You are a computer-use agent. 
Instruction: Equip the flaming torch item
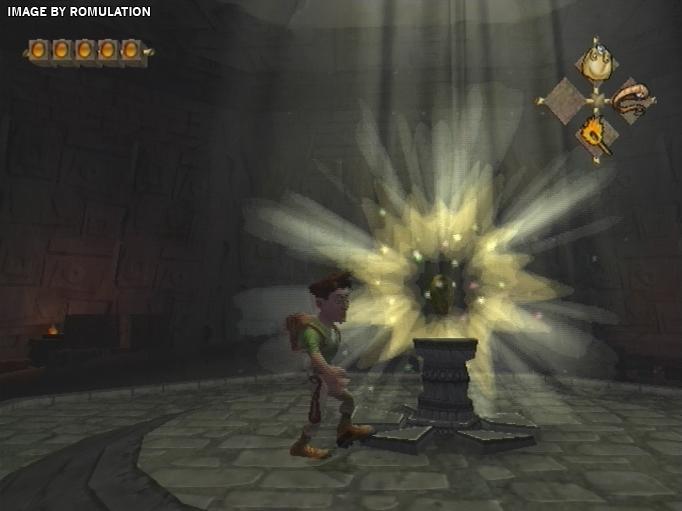point(597,134)
